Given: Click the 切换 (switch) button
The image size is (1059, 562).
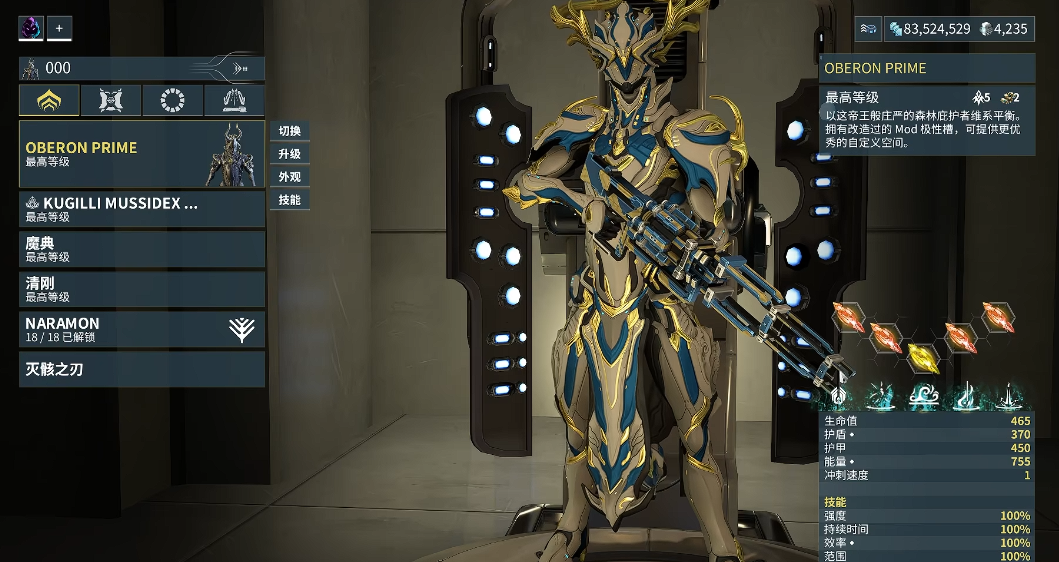Looking at the screenshot, I should click(290, 131).
